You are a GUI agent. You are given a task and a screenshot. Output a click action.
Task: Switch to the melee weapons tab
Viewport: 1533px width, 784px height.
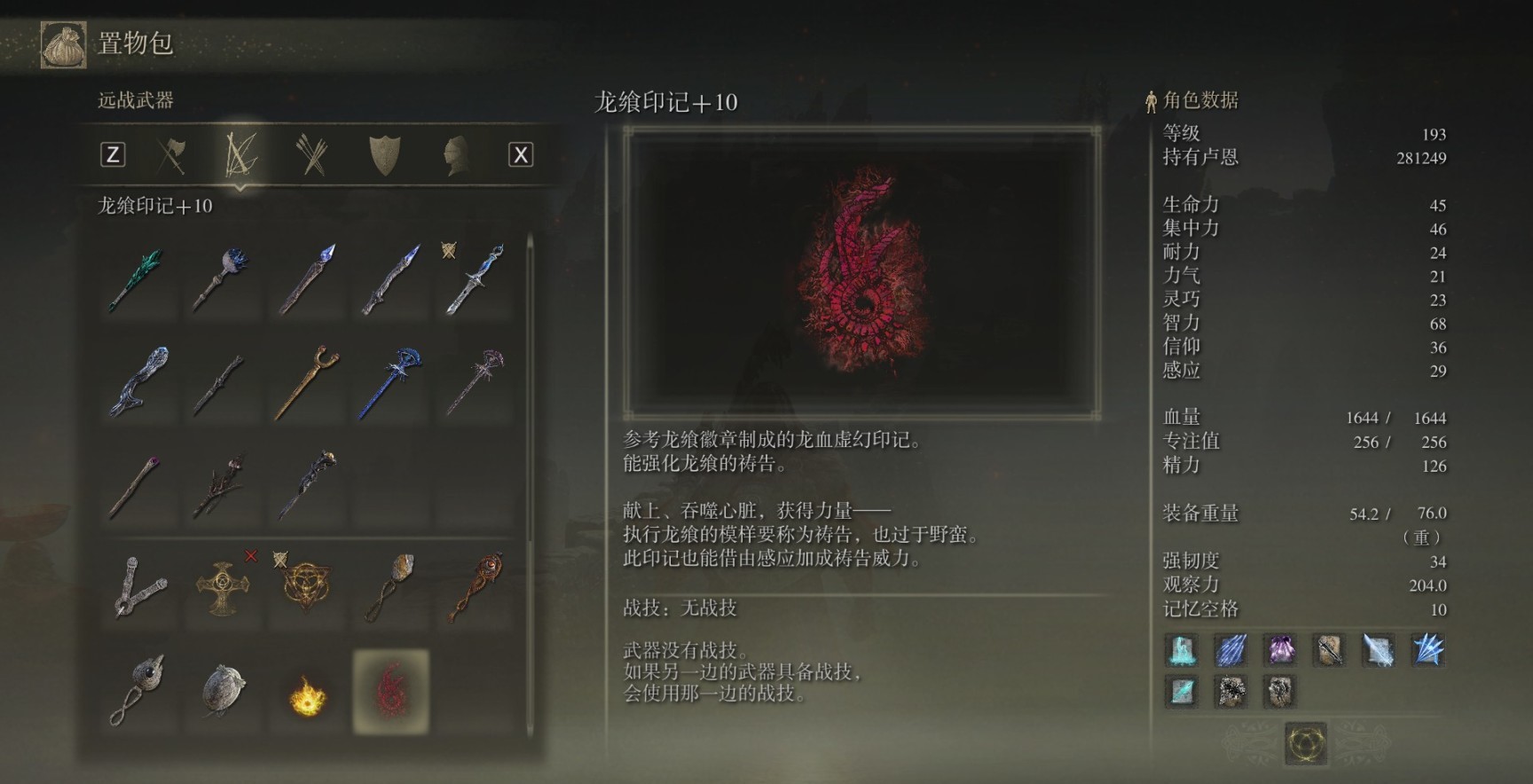coord(171,156)
